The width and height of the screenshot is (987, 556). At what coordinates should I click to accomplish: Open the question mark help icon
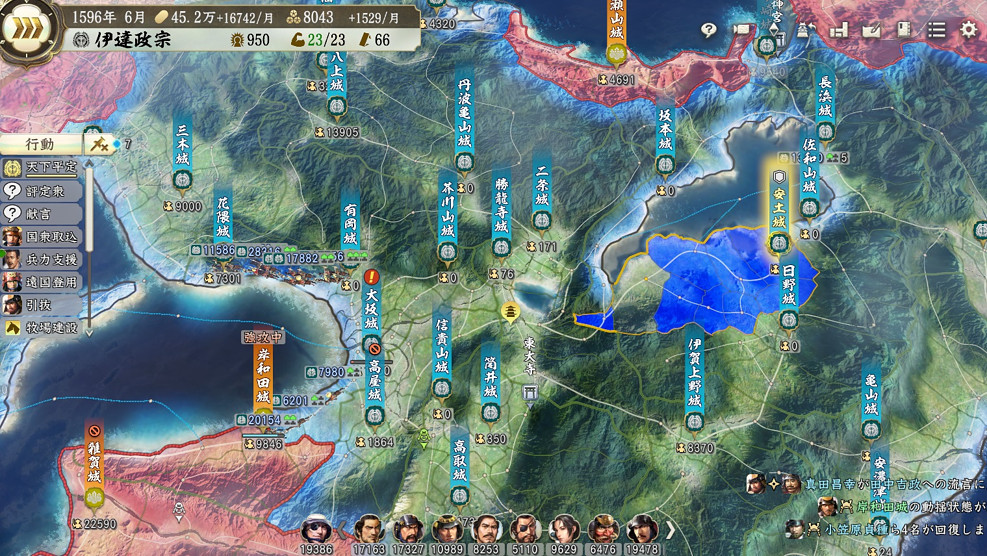(709, 30)
